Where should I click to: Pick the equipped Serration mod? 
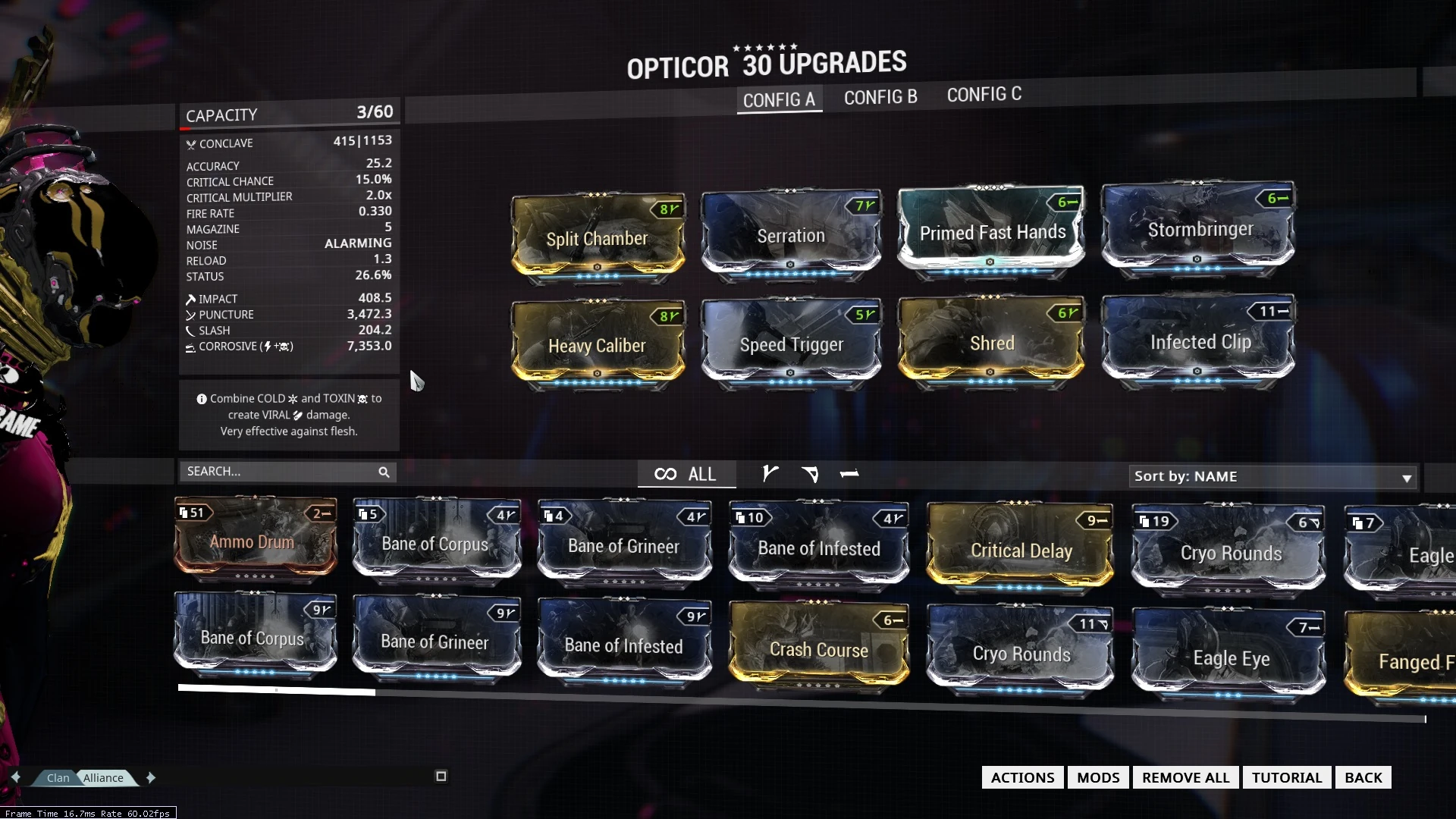tap(790, 235)
